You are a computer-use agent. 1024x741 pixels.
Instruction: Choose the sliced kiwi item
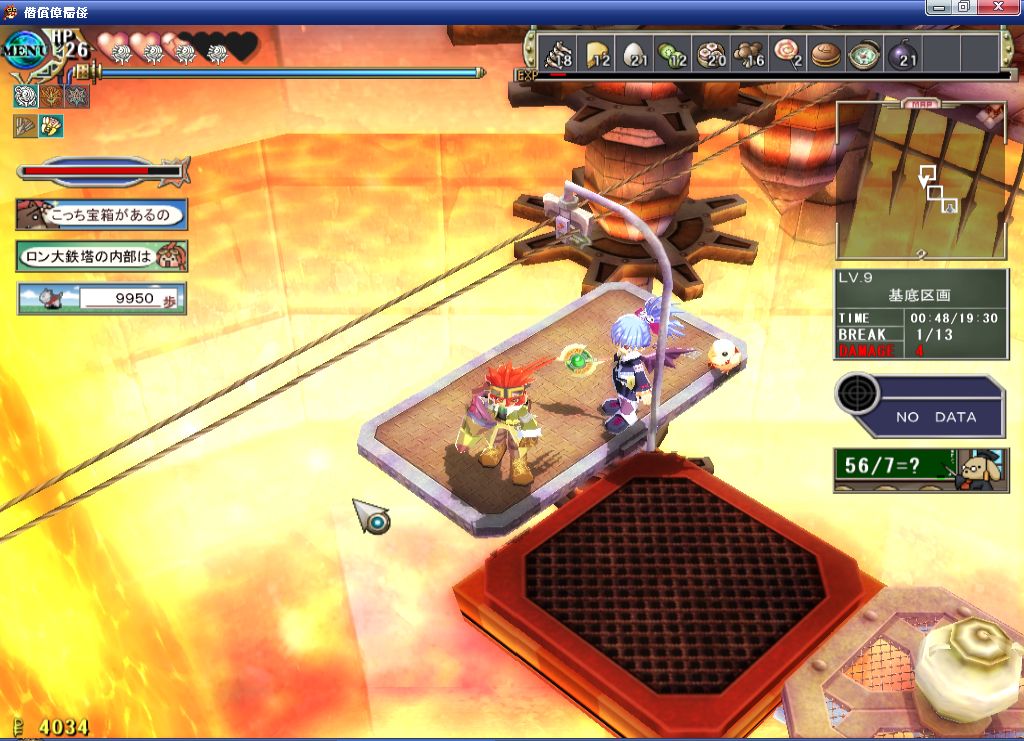click(x=673, y=53)
